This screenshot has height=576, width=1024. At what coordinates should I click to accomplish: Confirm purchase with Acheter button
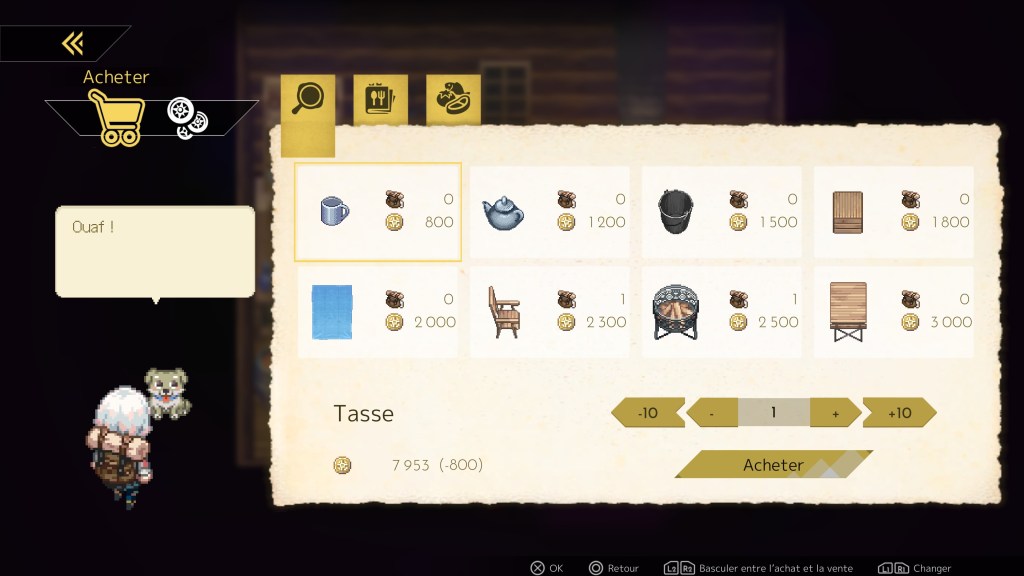tap(772, 465)
